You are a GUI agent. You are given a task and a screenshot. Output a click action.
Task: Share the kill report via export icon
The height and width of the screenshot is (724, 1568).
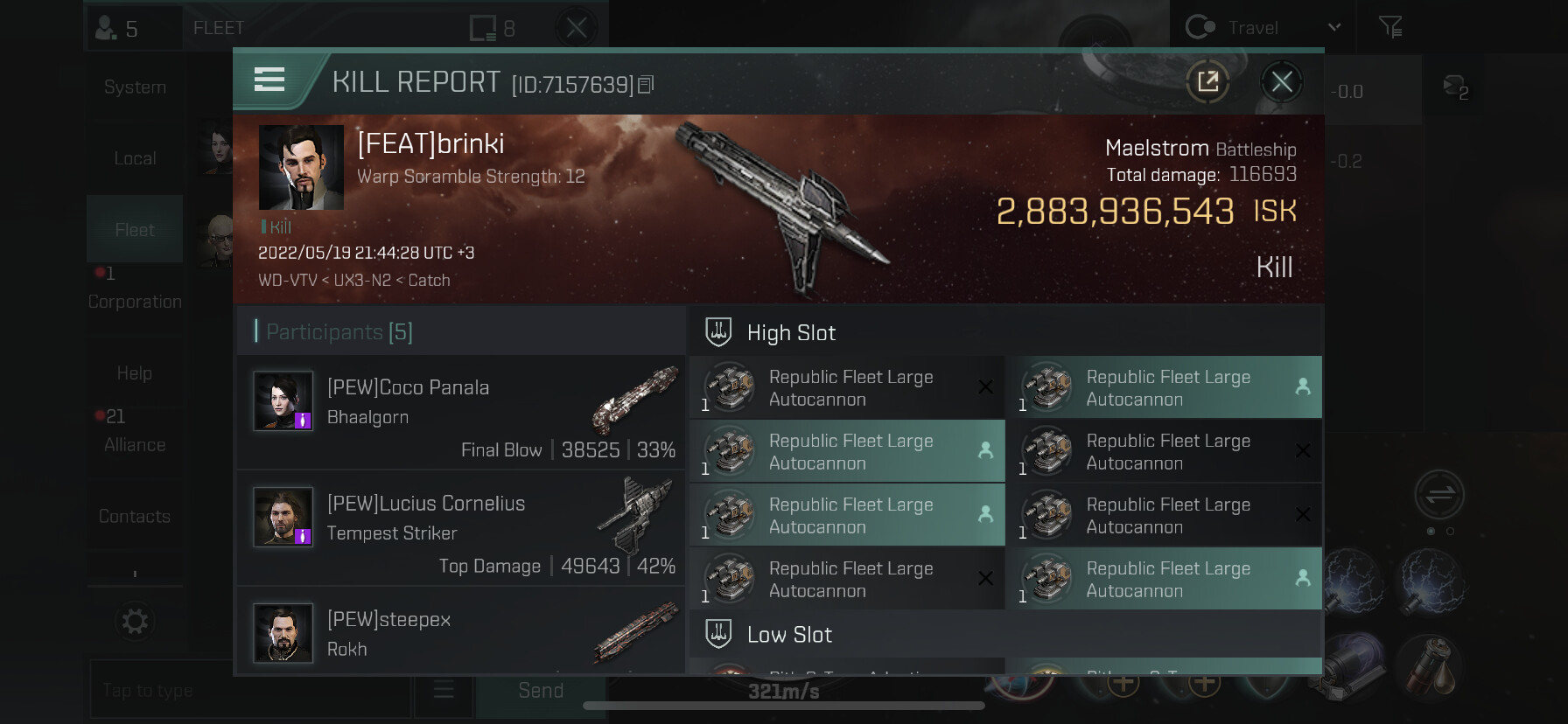(x=1207, y=82)
